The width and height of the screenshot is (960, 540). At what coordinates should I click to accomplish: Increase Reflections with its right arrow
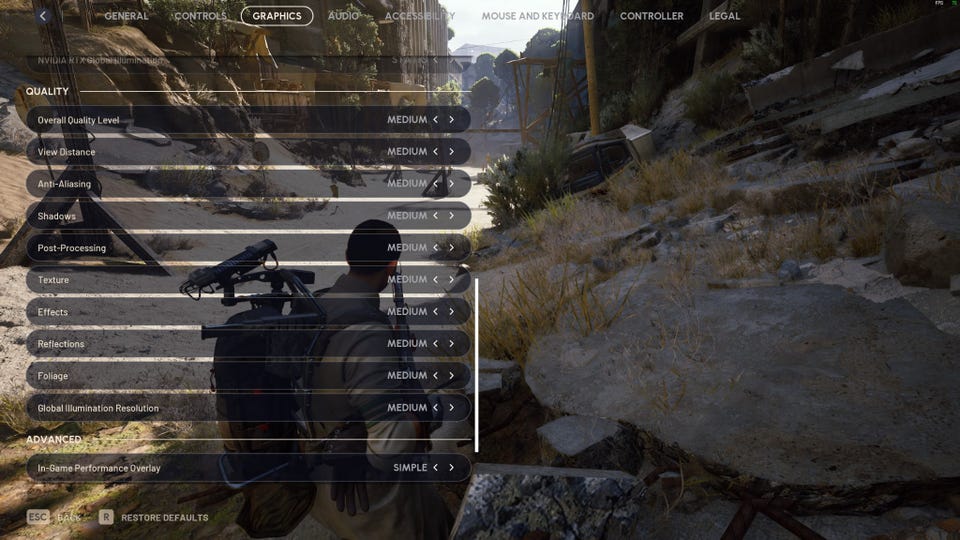(x=451, y=344)
